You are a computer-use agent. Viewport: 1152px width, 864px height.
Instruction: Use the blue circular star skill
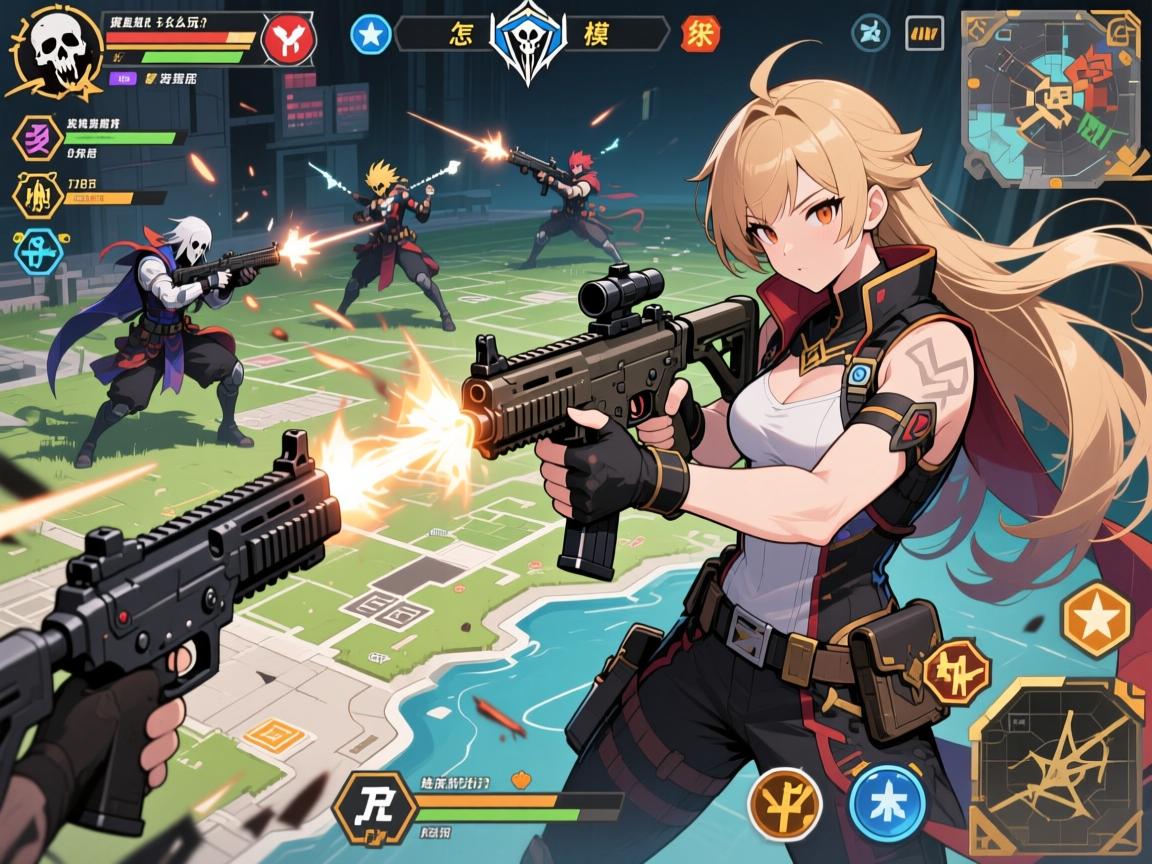pos(886,802)
